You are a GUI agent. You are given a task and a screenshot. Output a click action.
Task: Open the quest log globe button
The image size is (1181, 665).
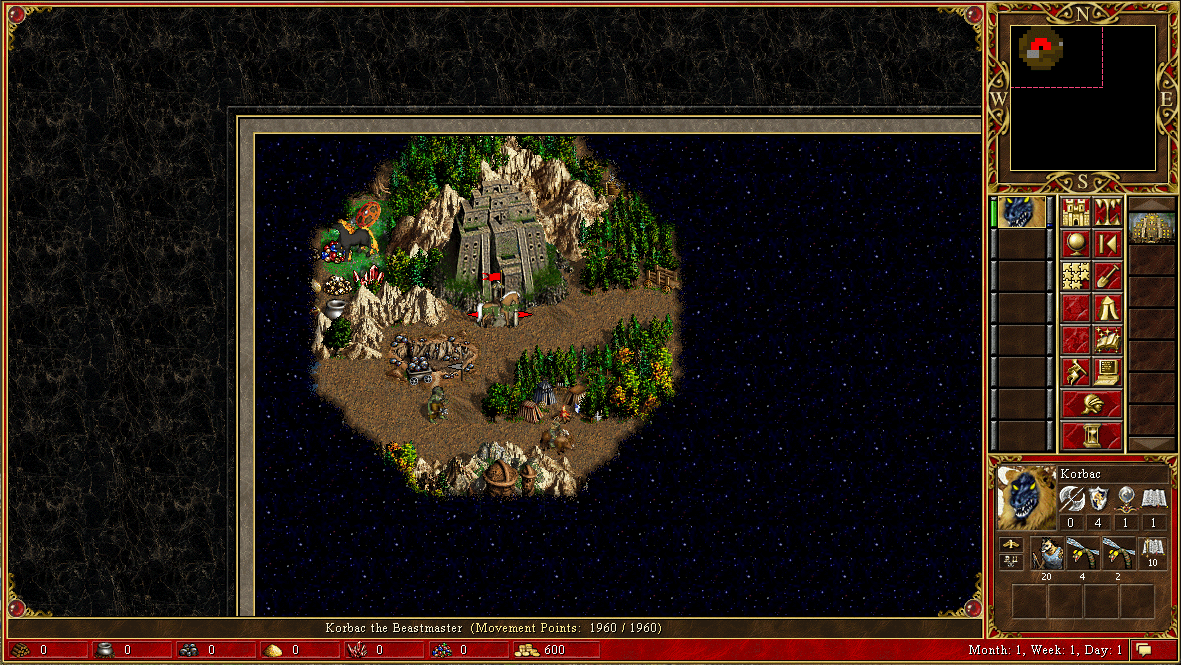tap(1075, 244)
